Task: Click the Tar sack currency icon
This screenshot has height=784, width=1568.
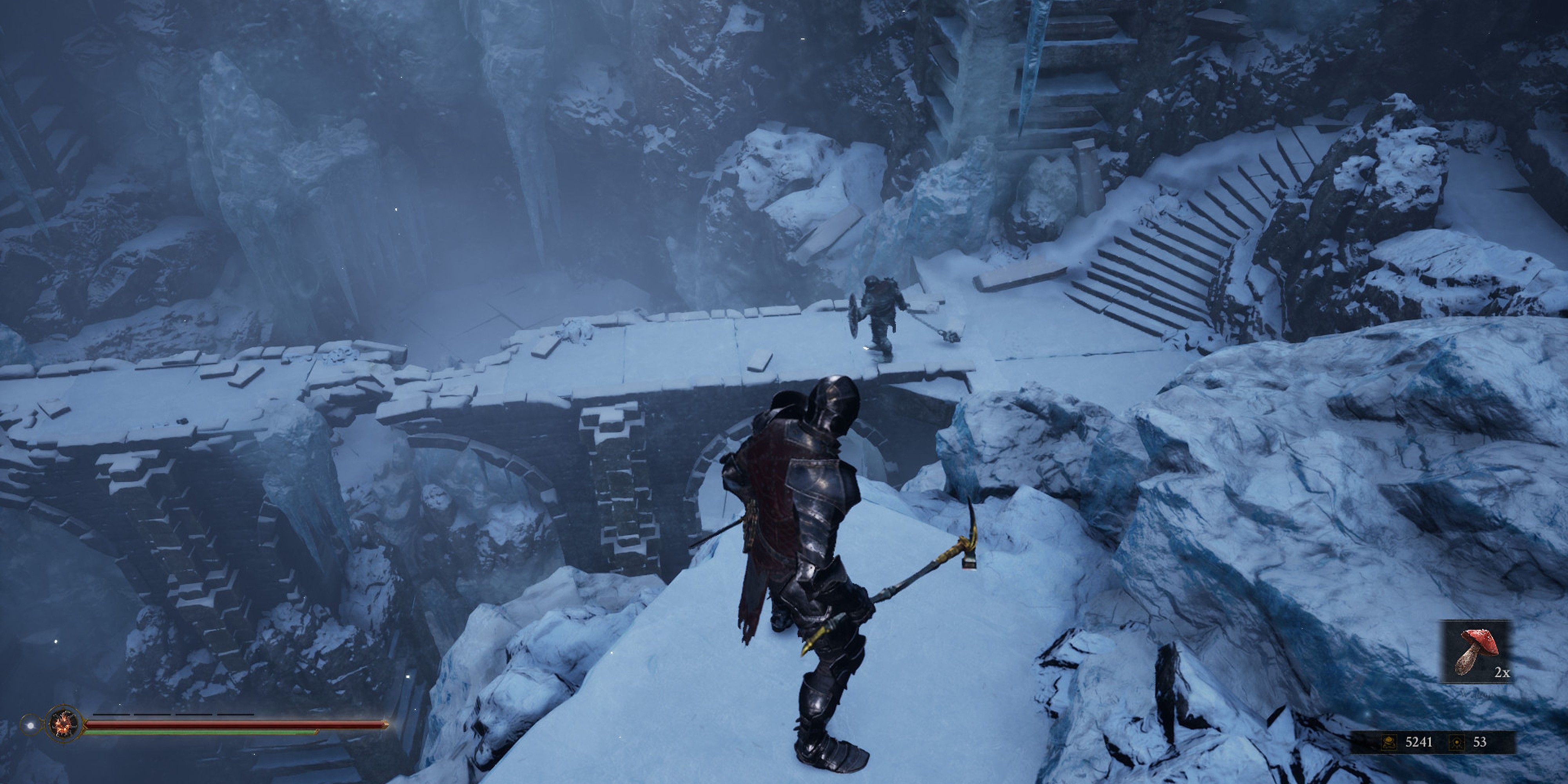Action: pos(1388,742)
